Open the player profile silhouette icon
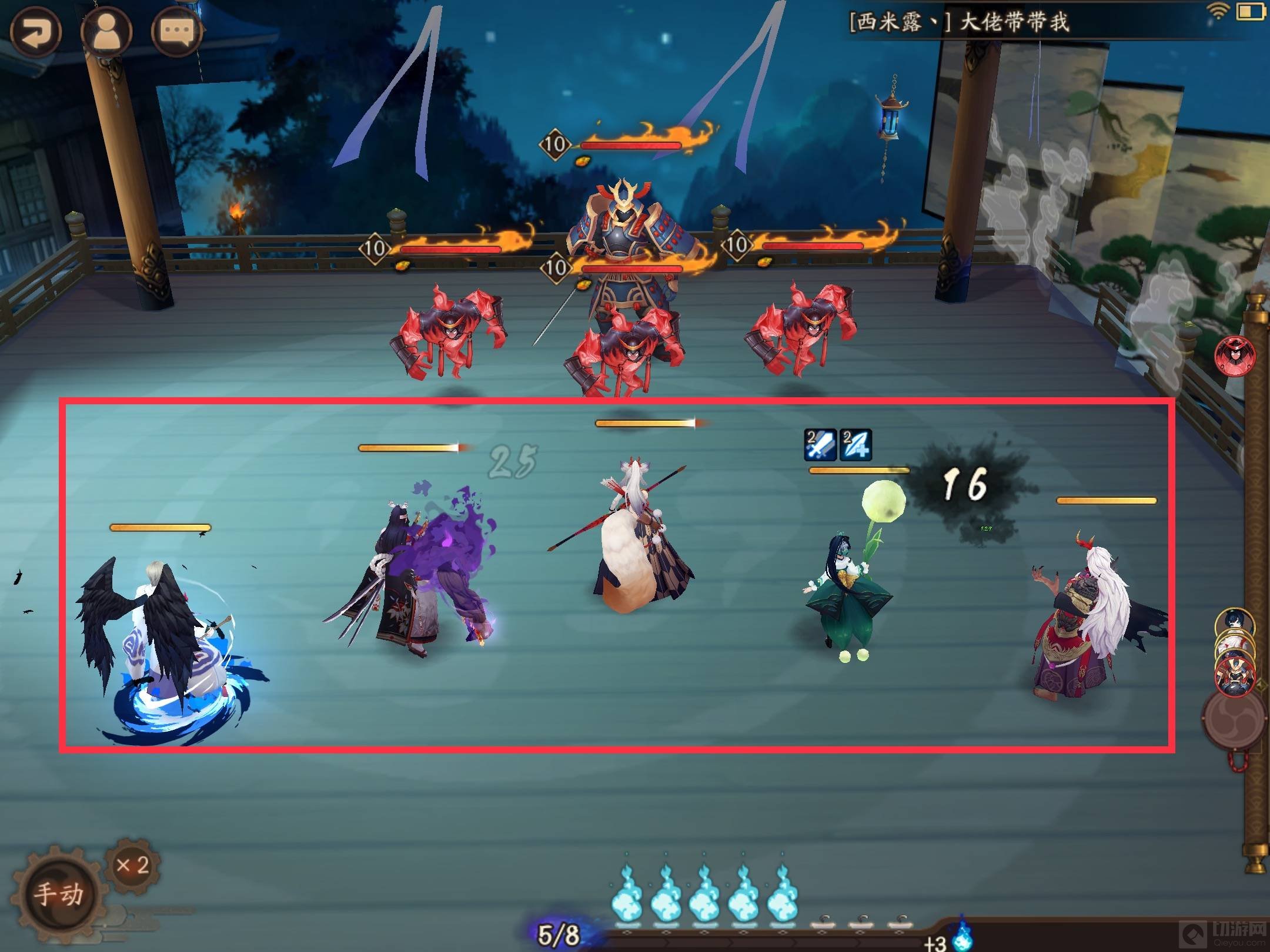The height and width of the screenshot is (952, 1270). click(x=106, y=32)
